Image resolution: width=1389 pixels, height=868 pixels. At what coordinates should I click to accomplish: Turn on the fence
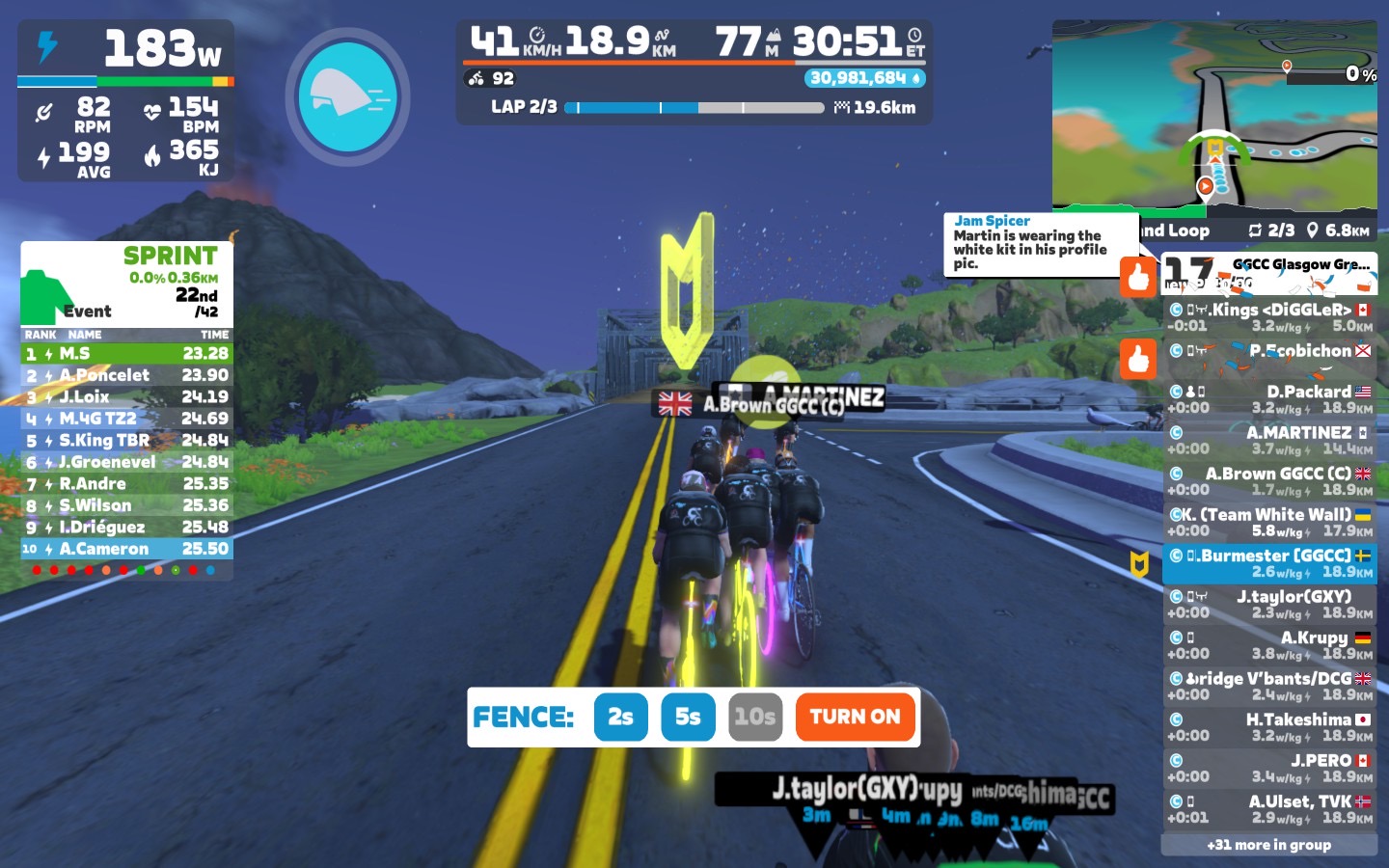click(x=855, y=717)
